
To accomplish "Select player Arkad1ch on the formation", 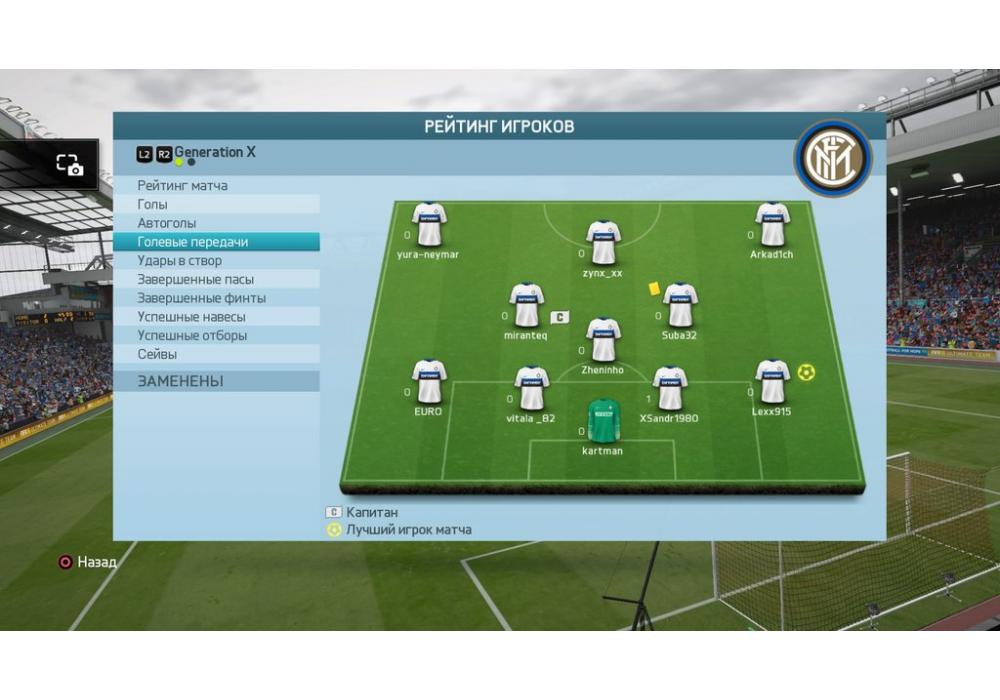I will [x=772, y=225].
